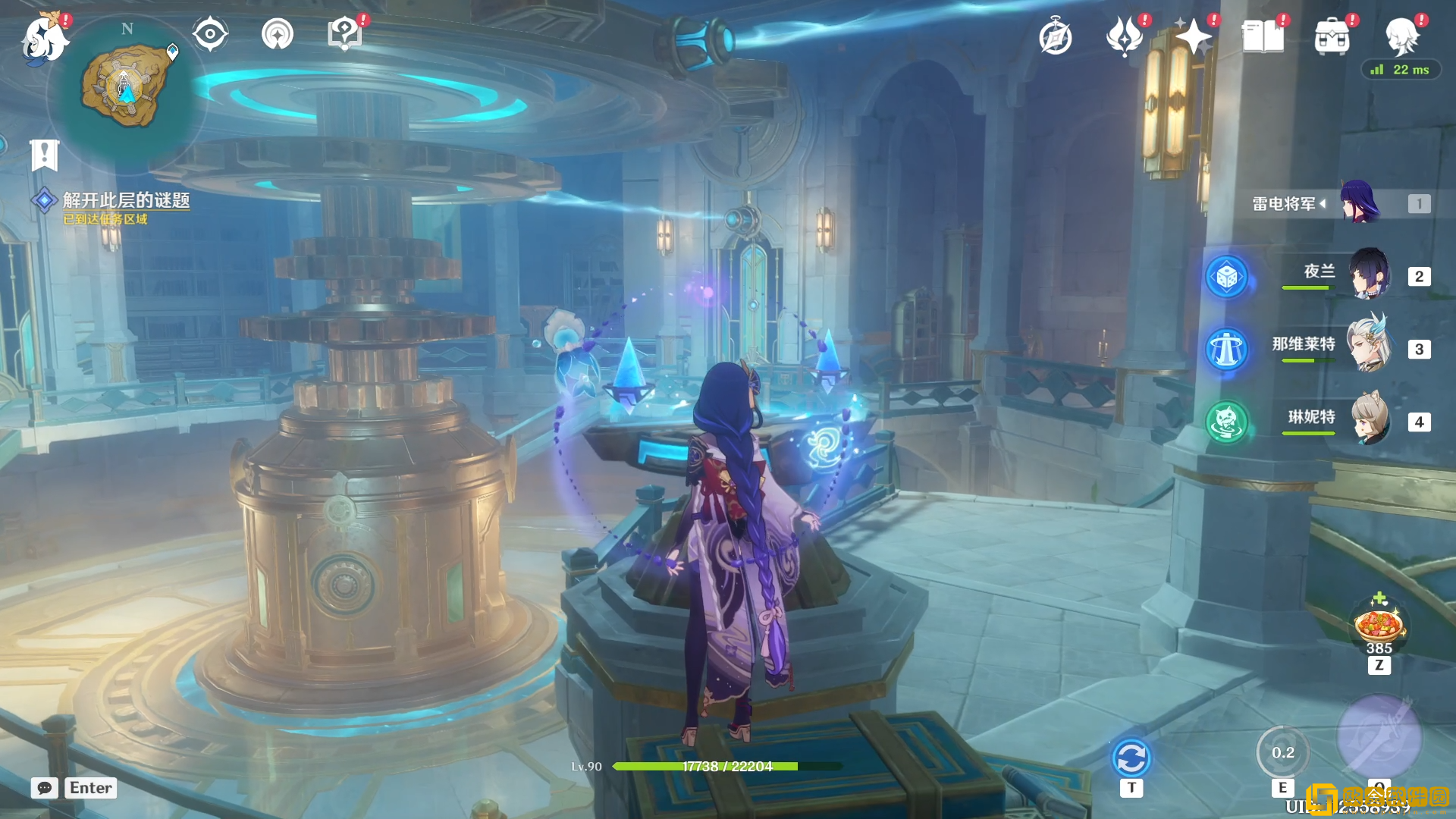This screenshot has width=1456, height=819.
Task: Open the Paimon main menu
Action: coord(44,38)
